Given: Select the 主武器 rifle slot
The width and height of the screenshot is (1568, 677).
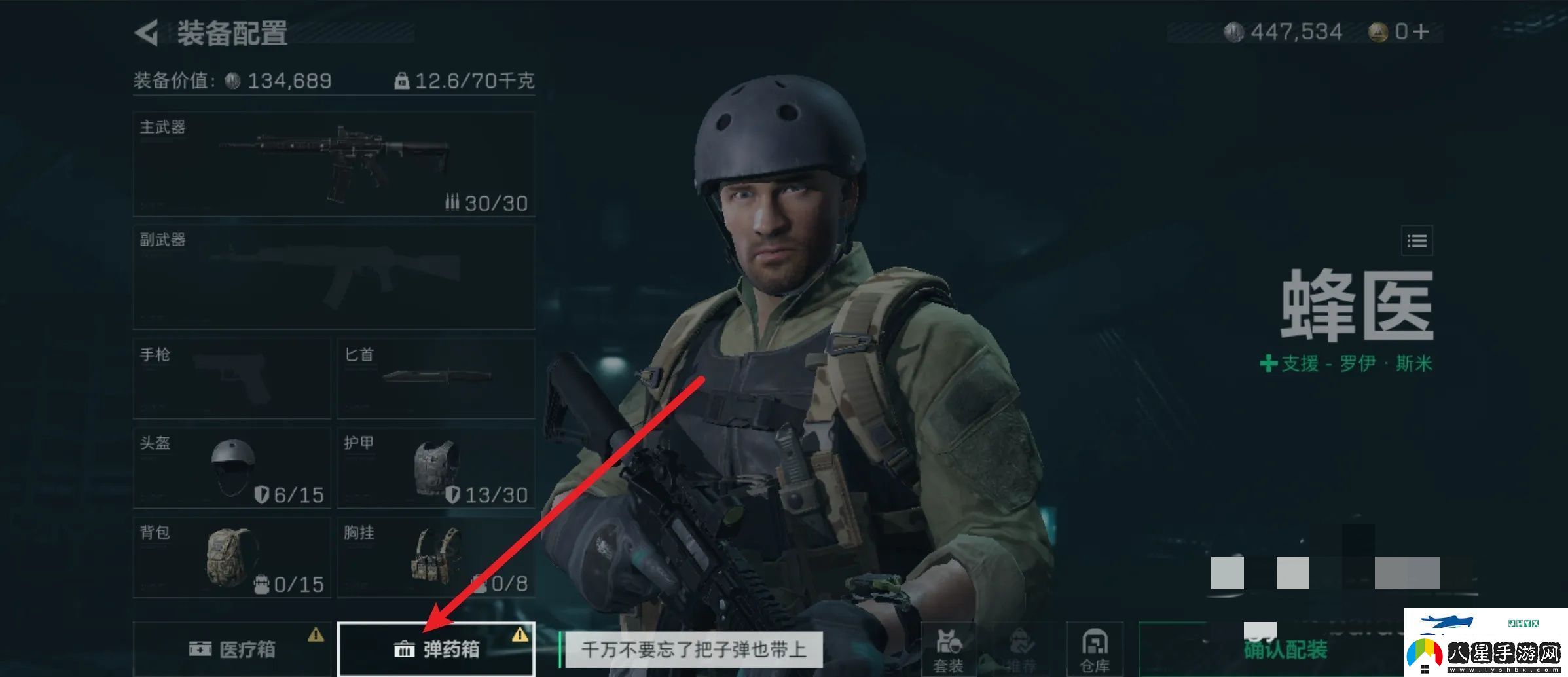Looking at the screenshot, I should (x=333, y=164).
